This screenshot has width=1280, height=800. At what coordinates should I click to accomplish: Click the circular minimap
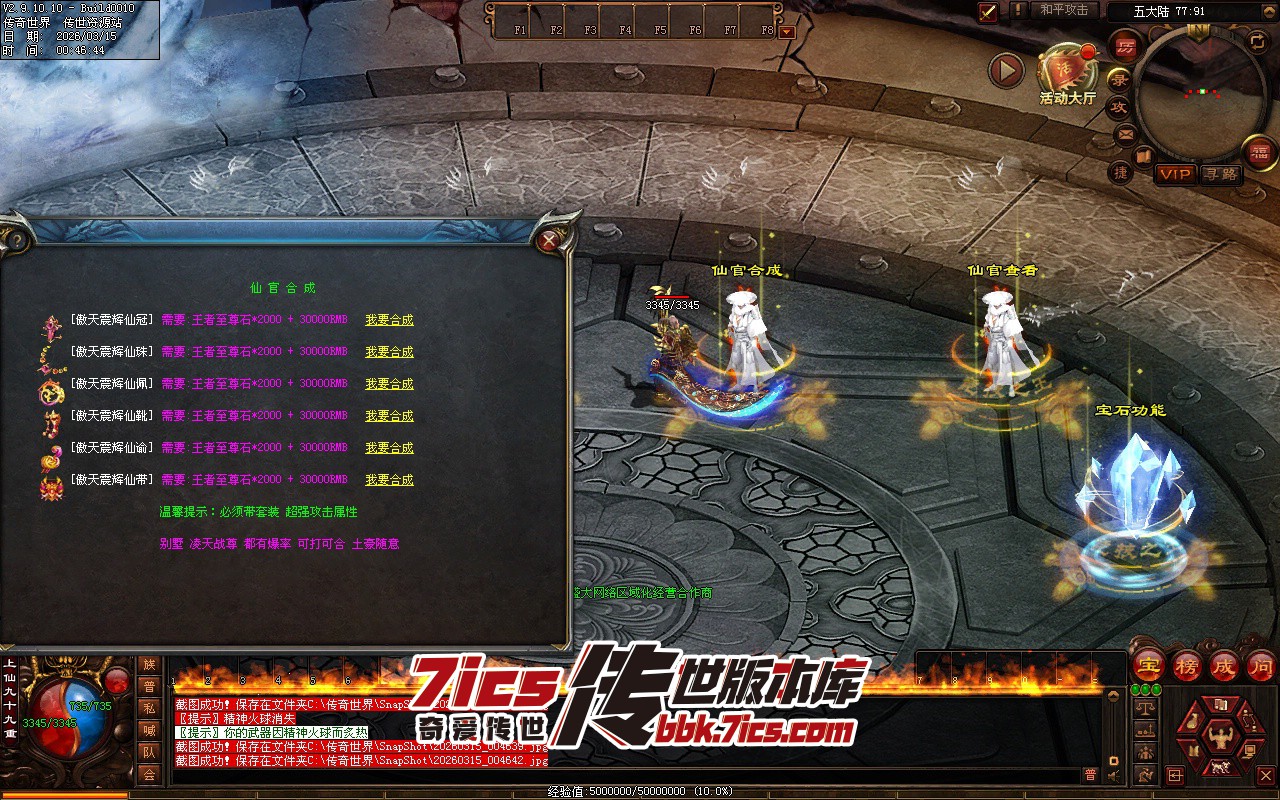coord(1199,92)
